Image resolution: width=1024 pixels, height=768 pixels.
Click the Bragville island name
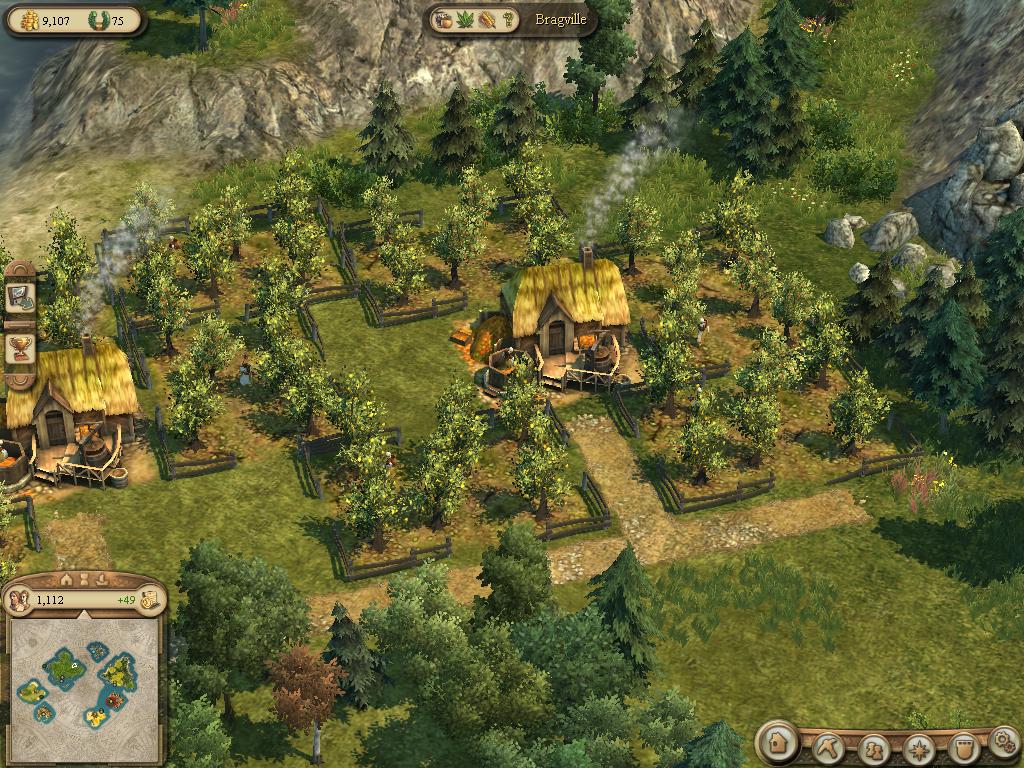560,19
